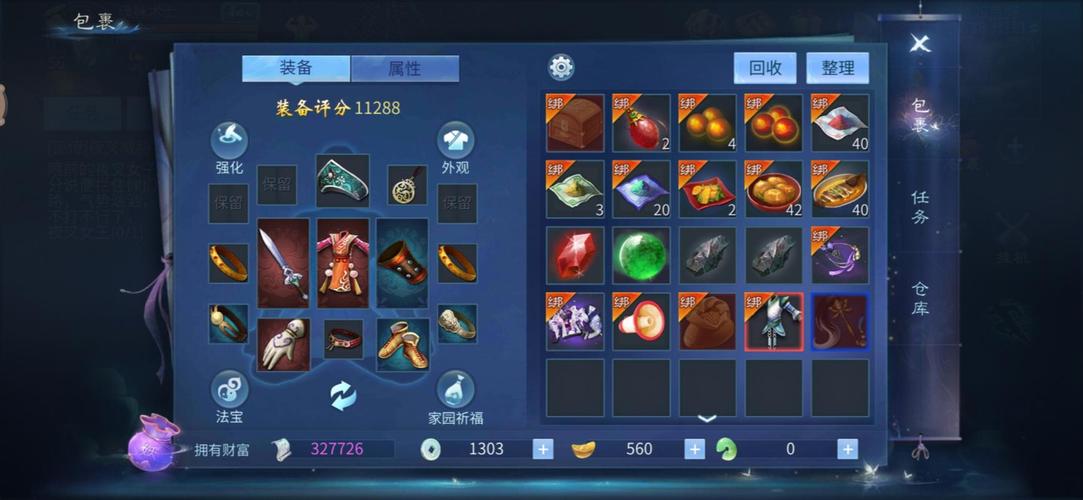The width and height of the screenshot is (1083, 500).
Task: Close the bag window
Action: point(920,43)
